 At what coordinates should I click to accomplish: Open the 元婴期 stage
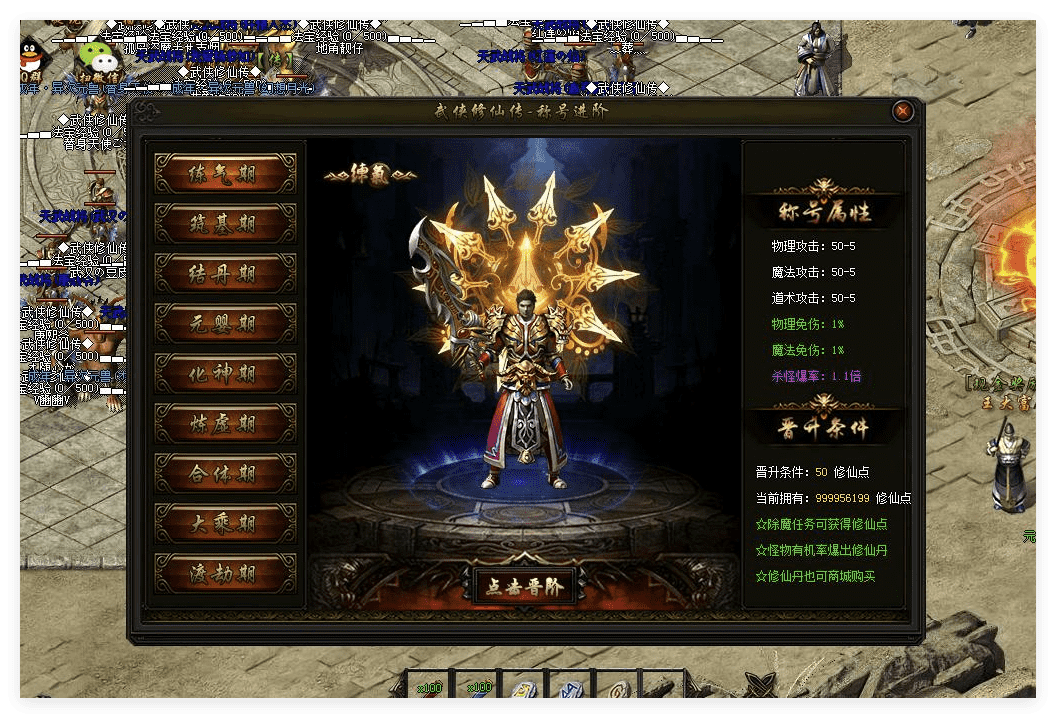[x=225, y=323]
